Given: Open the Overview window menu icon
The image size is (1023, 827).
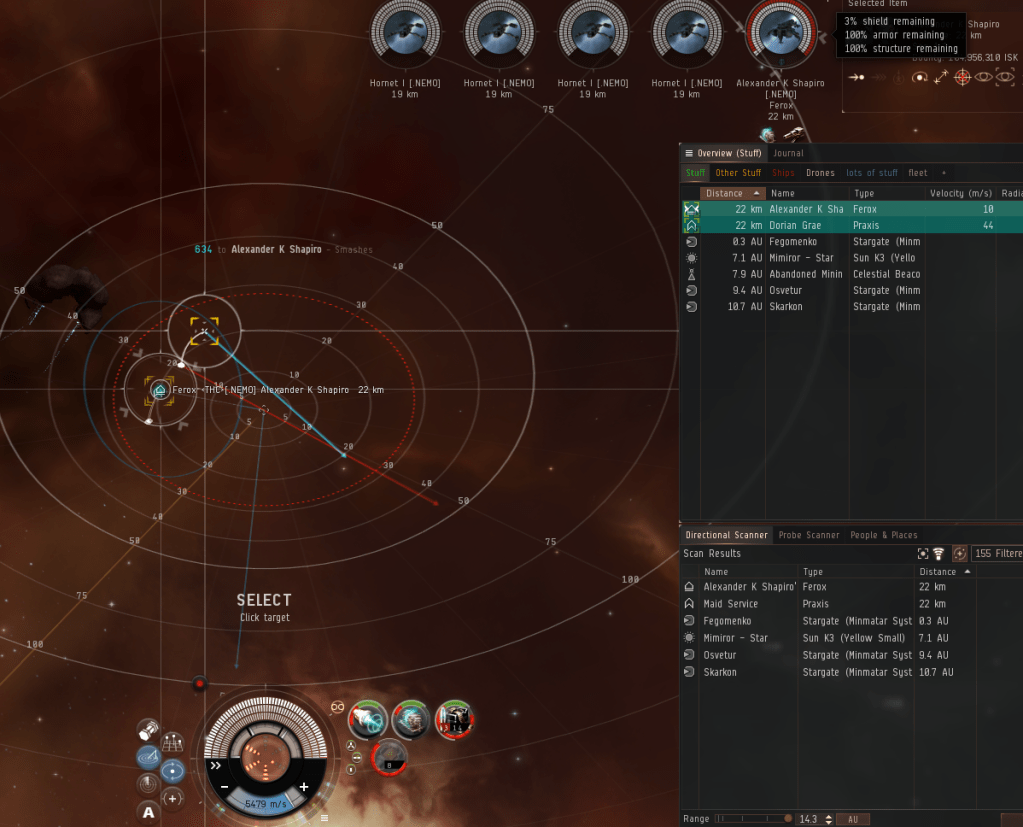Looking at the screenshot, I should coord(689,153).
